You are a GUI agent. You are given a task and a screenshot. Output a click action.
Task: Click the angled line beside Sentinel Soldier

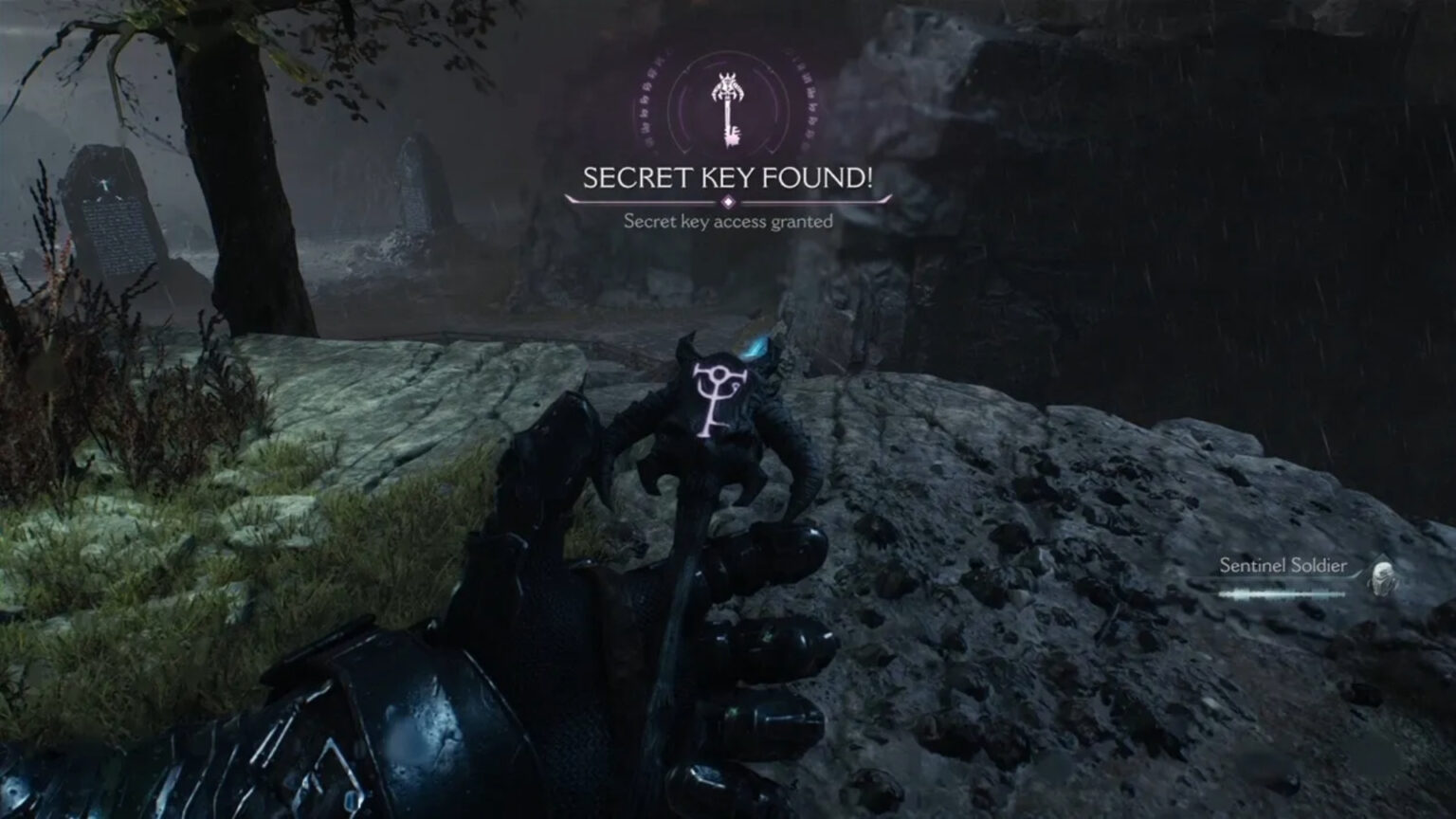pyautogui.click(x=1356, y=574)
